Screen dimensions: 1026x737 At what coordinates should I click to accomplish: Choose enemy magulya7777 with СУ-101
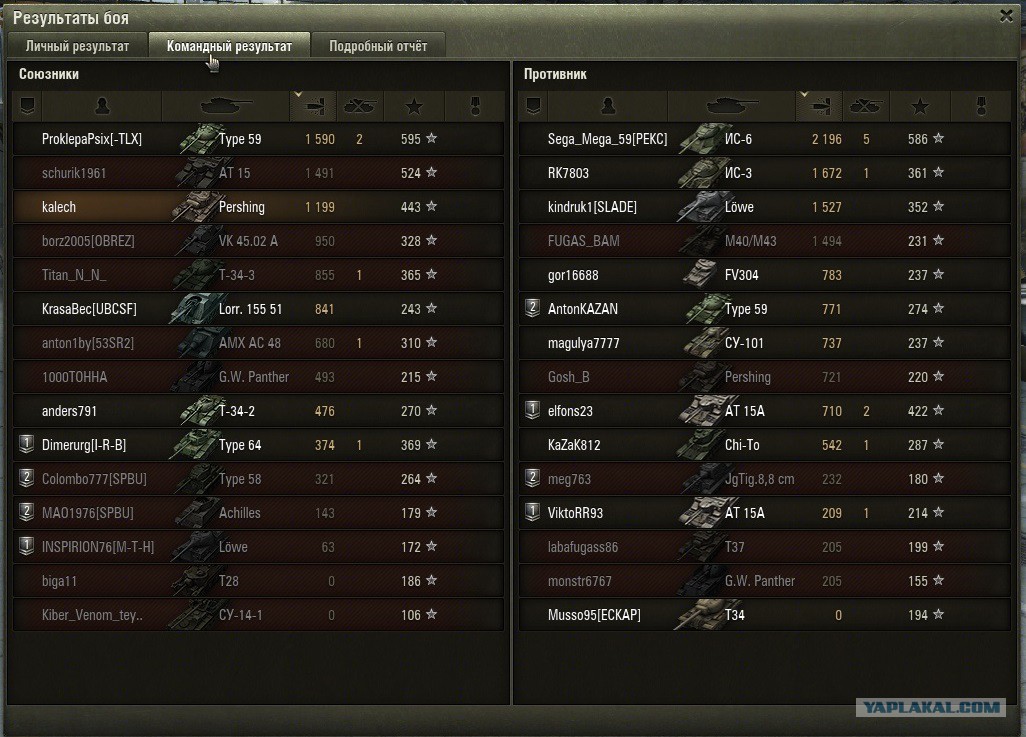point(583,343)
